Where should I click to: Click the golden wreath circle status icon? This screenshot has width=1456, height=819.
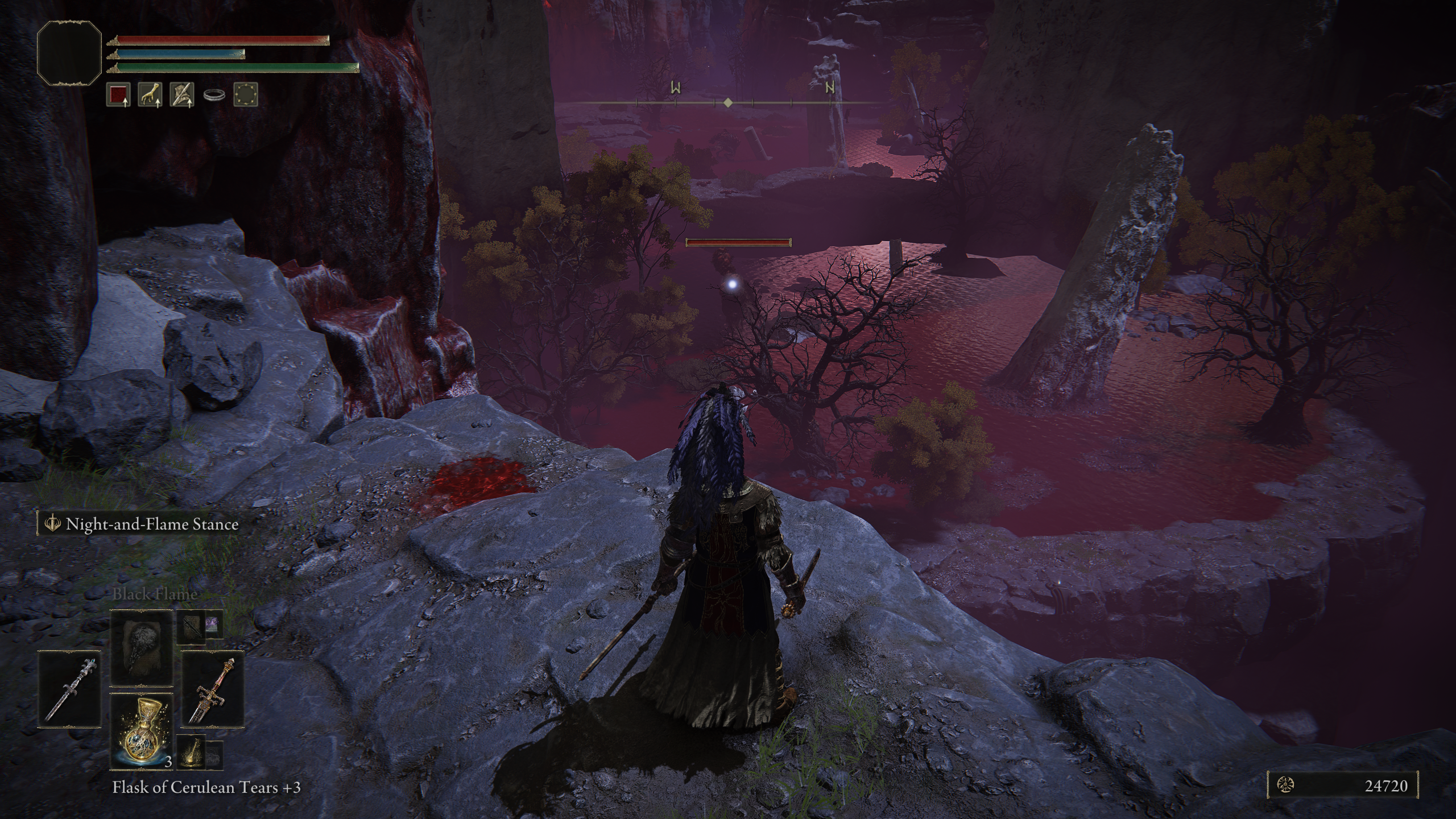click(246, 94)
